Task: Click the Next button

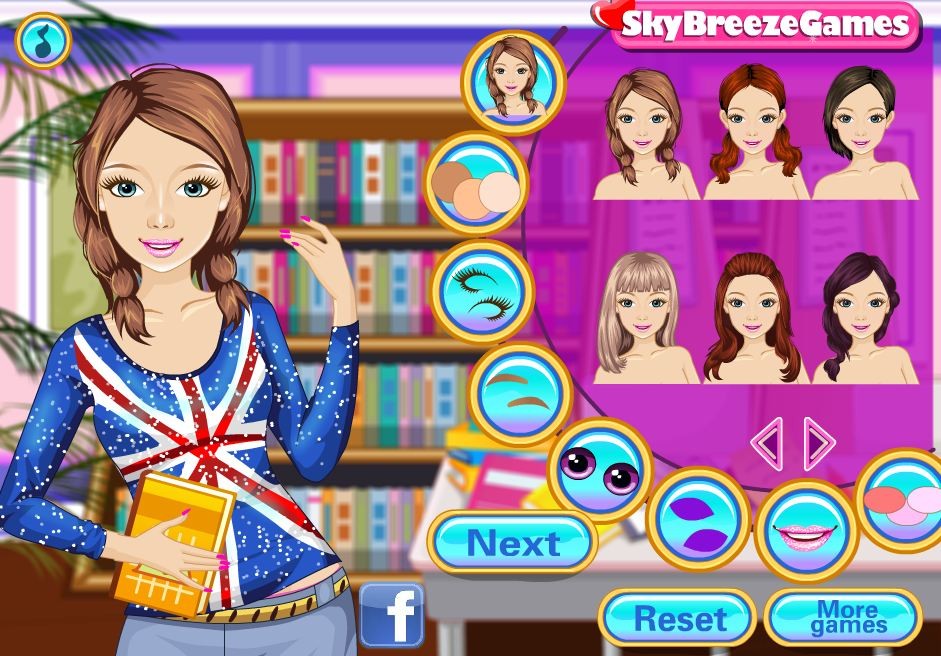Action: (x=513, y=543)
